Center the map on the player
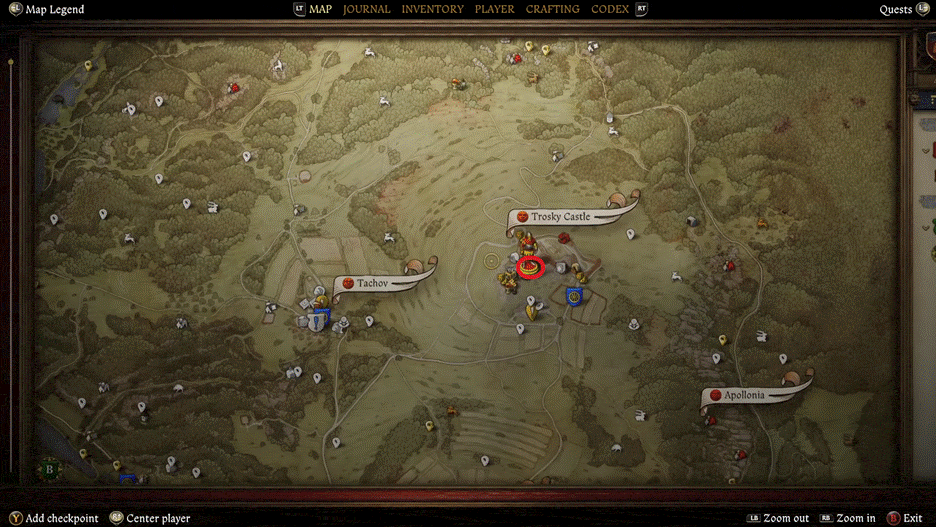Image resolution: width=936 pixels, height=527 pixels. point(157,518)
